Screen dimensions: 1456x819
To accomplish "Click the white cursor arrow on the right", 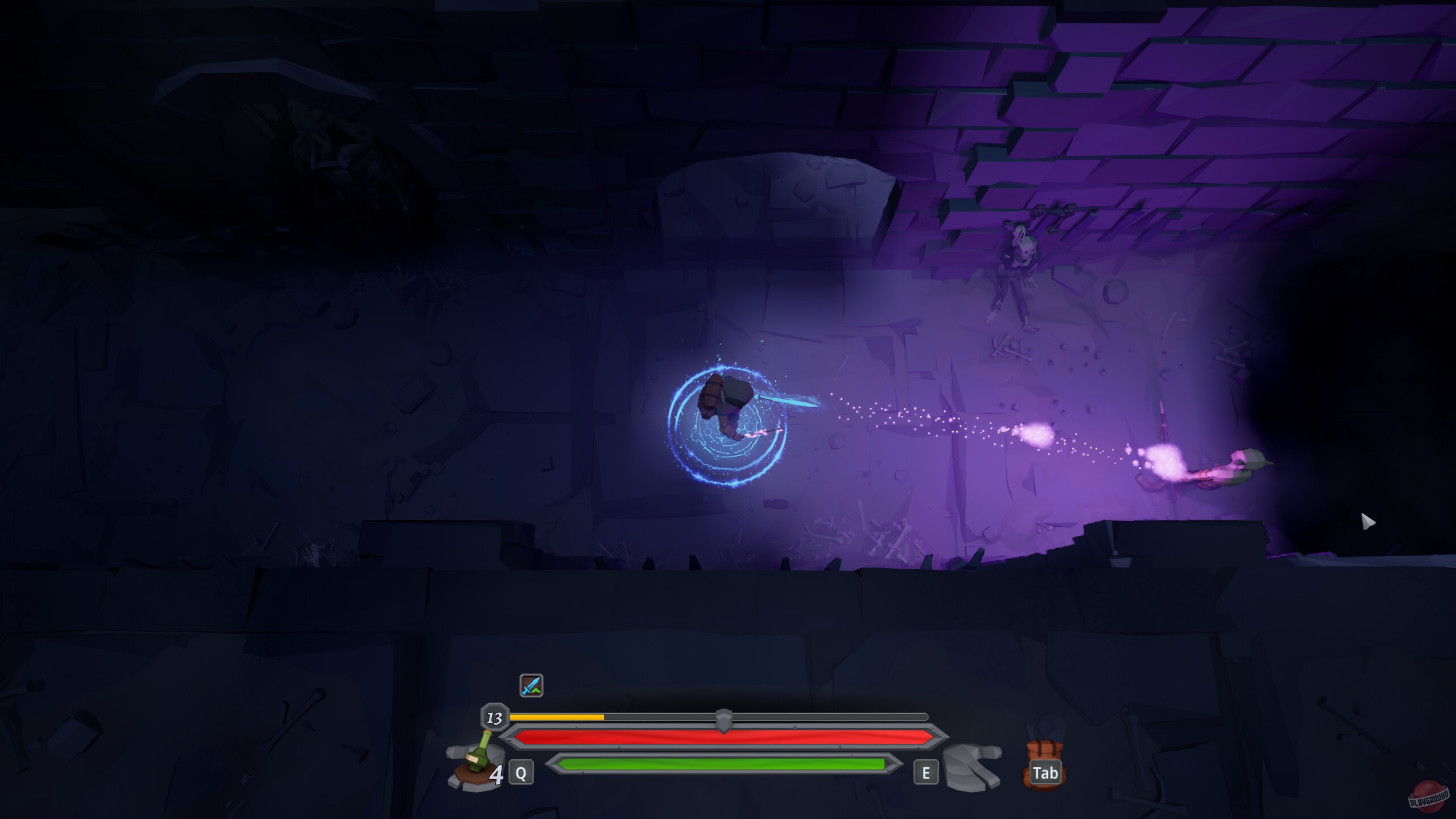I will (x=1367, y=520).
